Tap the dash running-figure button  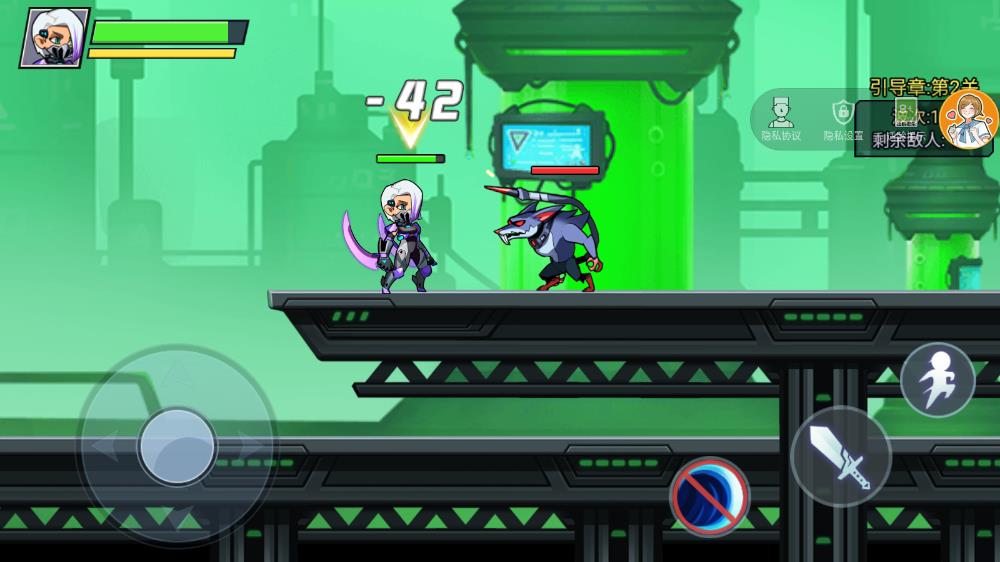tap(937, 379)
